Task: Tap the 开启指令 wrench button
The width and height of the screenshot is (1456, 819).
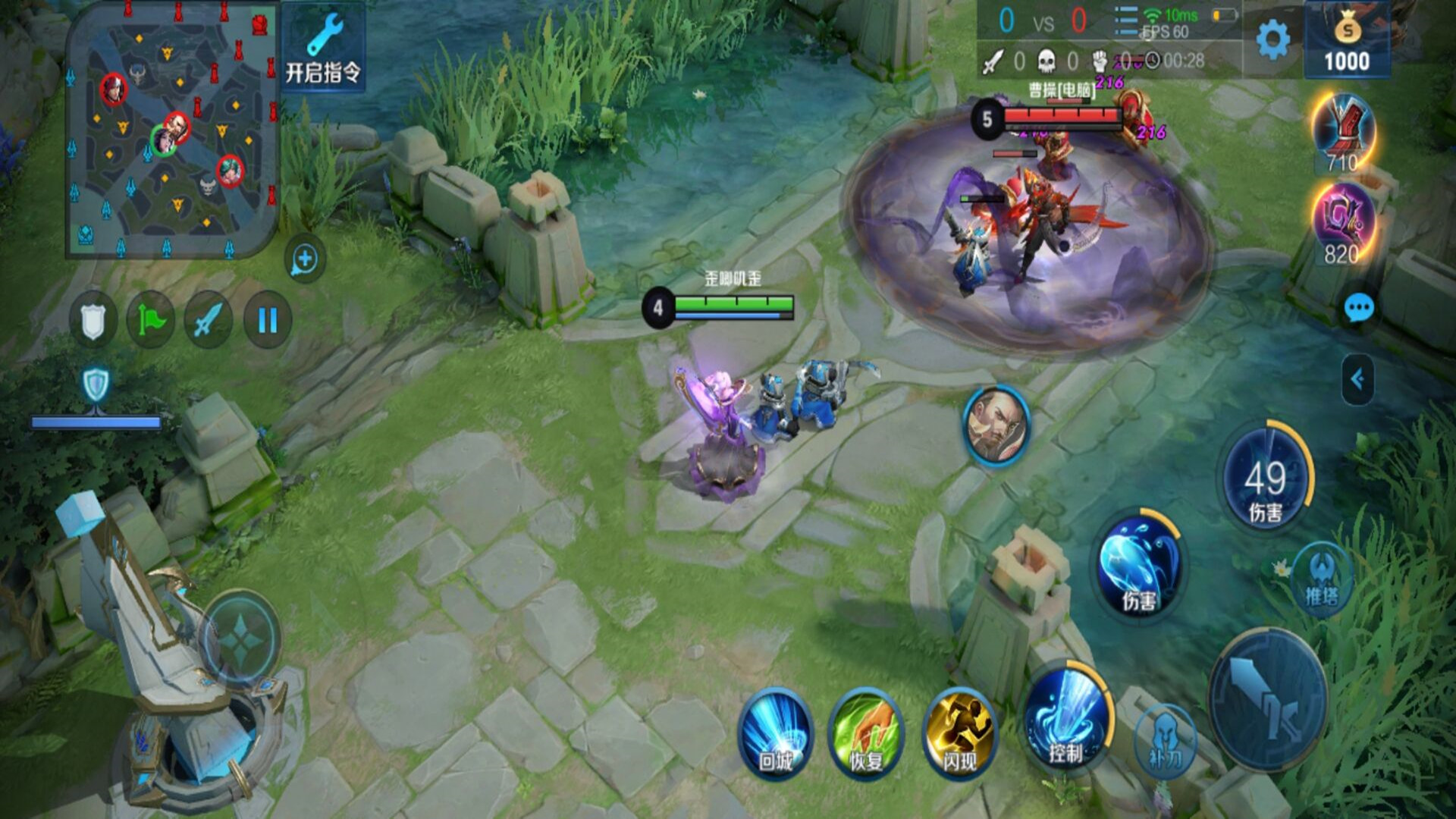Action: tap(323, 49)
